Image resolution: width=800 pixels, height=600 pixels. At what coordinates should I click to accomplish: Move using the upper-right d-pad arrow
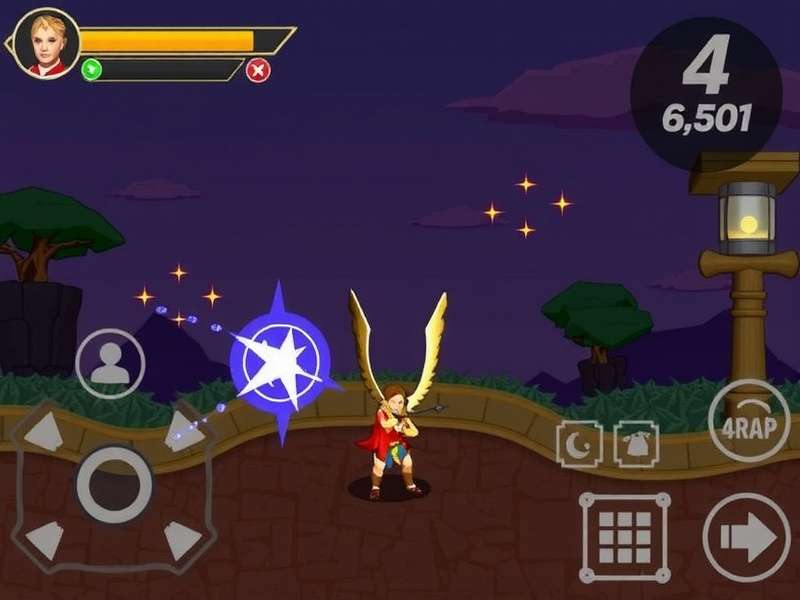[x=183, y=432]
